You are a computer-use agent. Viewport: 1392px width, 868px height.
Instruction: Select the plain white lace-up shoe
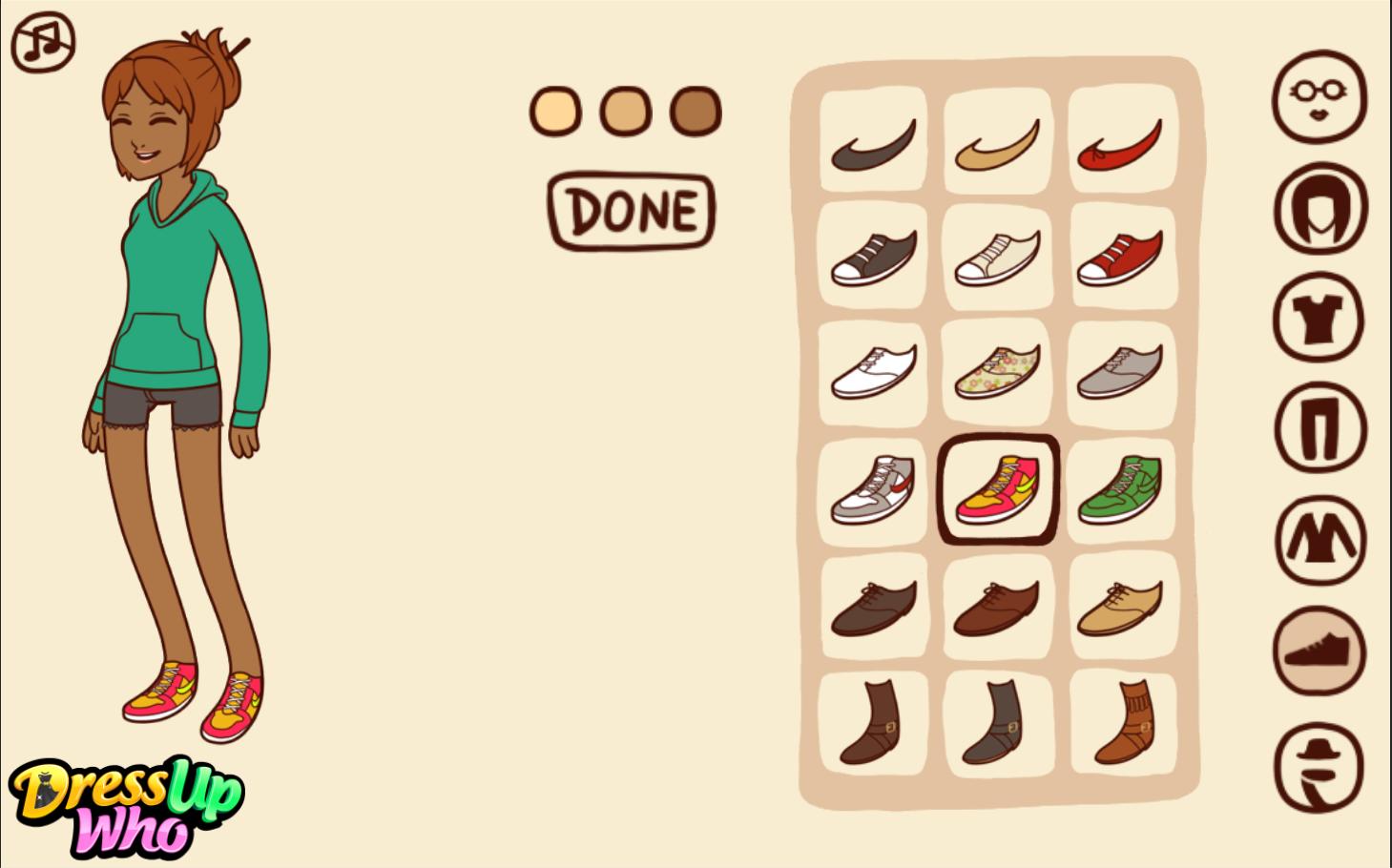[873, 372]
